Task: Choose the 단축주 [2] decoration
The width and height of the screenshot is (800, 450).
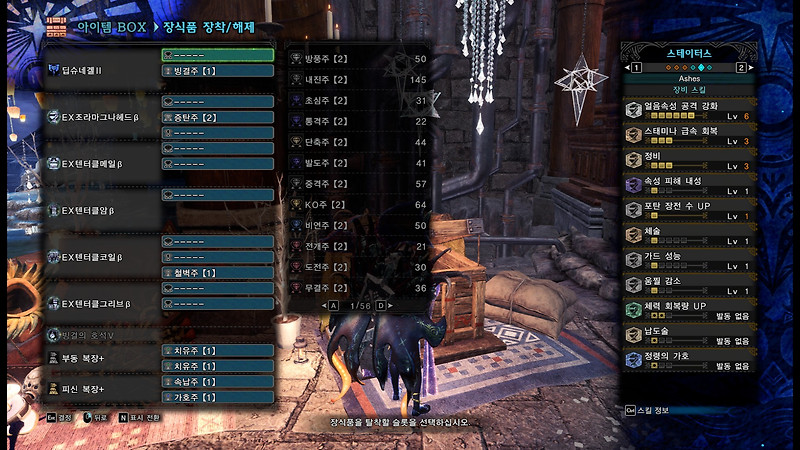Action: [x=358, y=142]
